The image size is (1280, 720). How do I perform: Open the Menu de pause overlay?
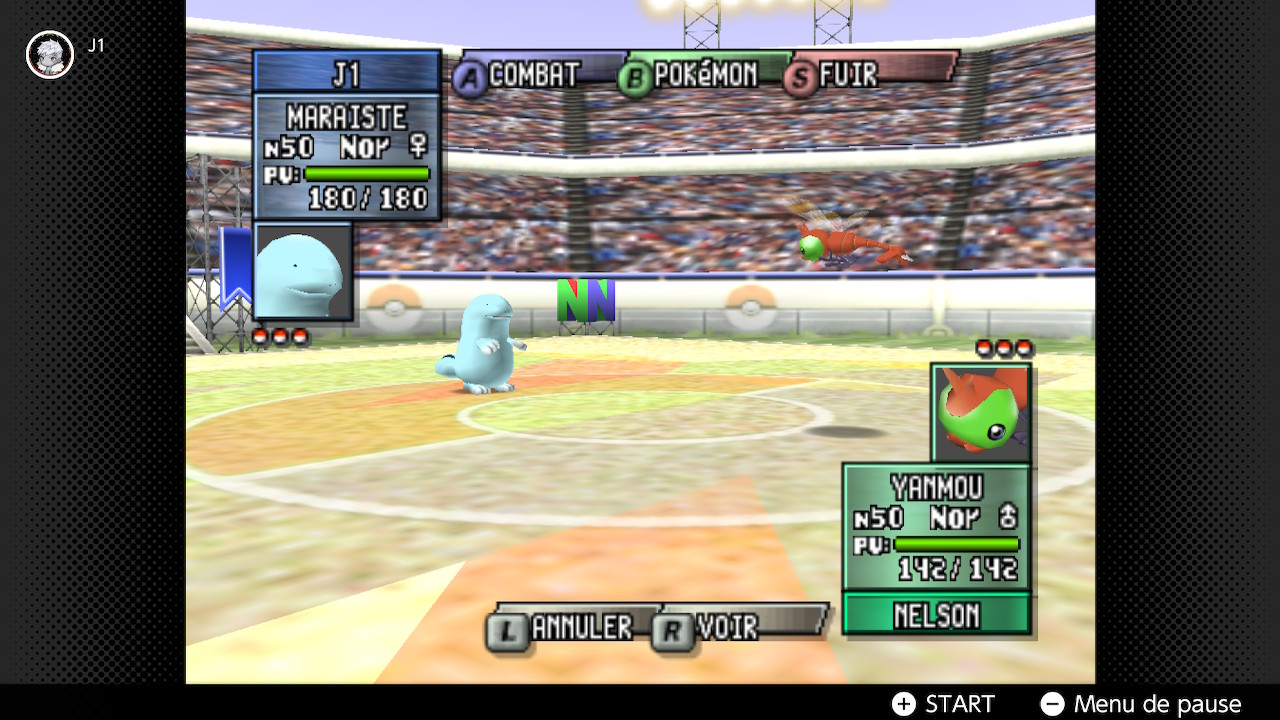pos(1141,704)
